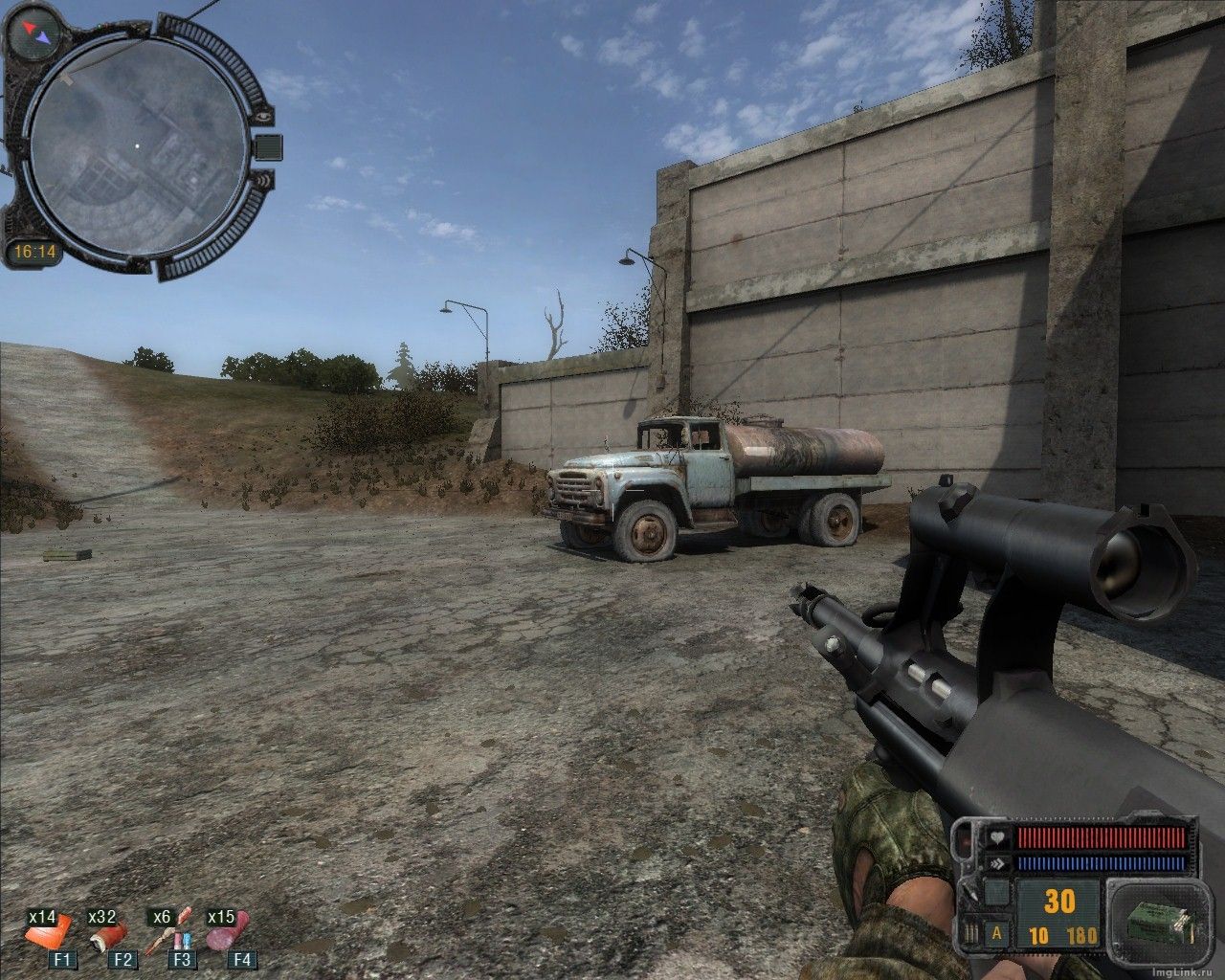
Task: Click the circular minimap
Action: pyautogui.click(x=135, y=146)
